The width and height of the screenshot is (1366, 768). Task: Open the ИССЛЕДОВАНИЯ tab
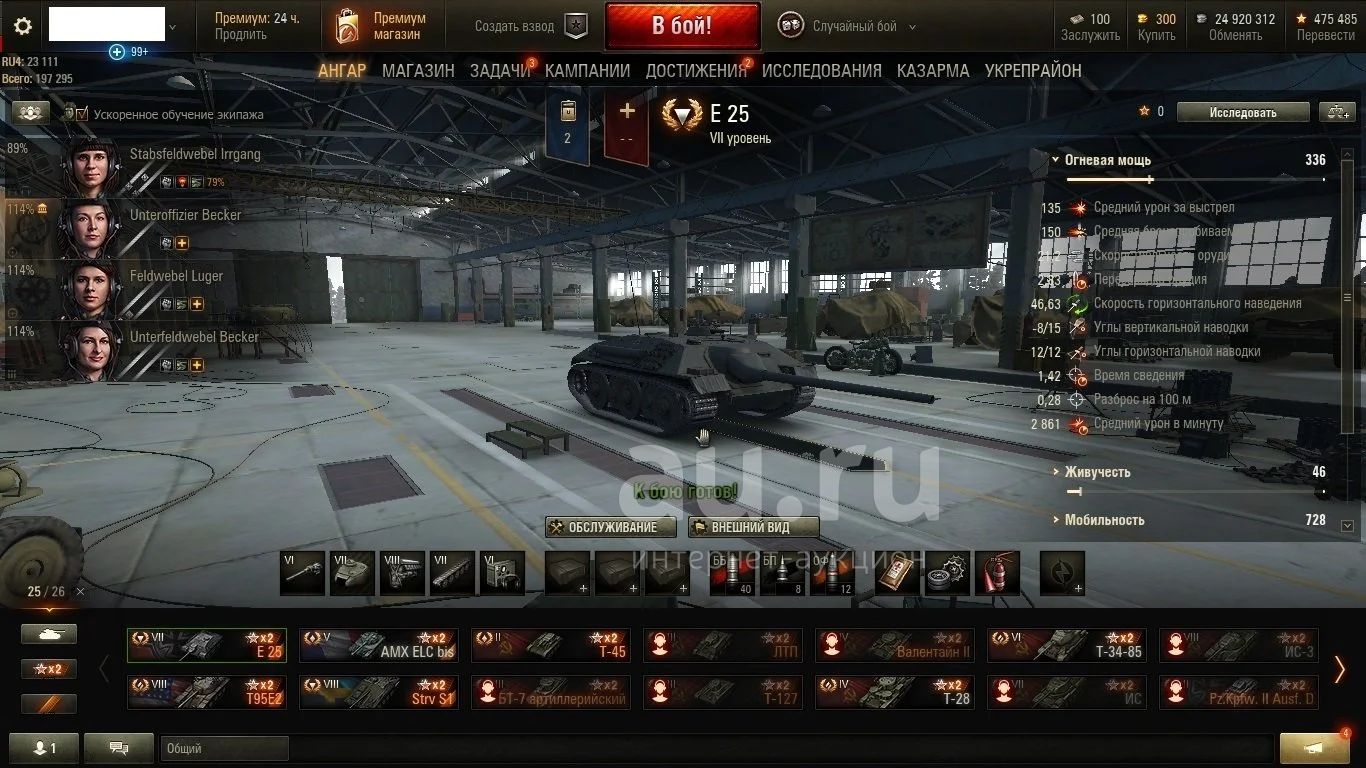(821, 71)
